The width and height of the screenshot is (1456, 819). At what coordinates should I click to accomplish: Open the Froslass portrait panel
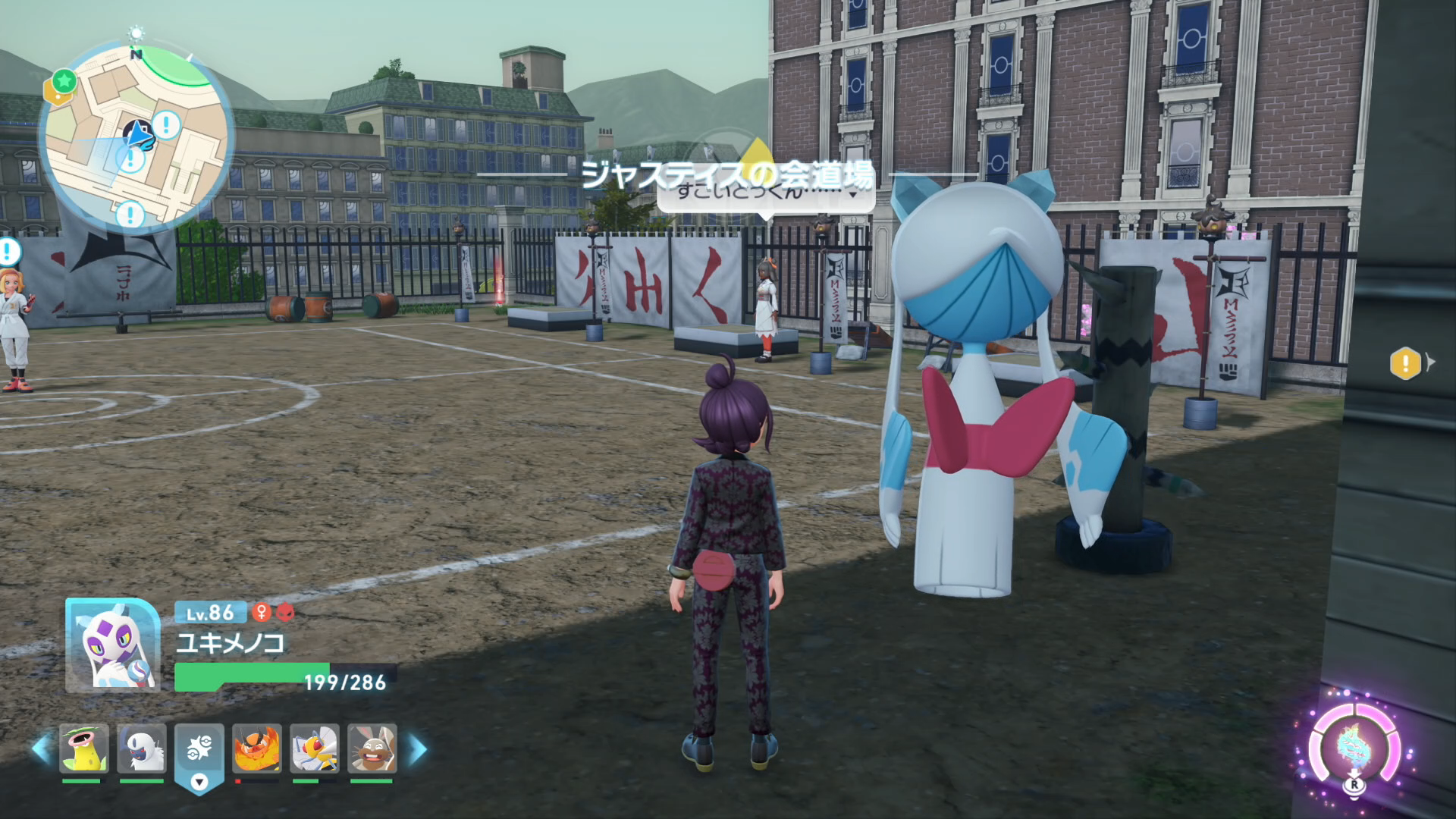click(x=112, y=645)
